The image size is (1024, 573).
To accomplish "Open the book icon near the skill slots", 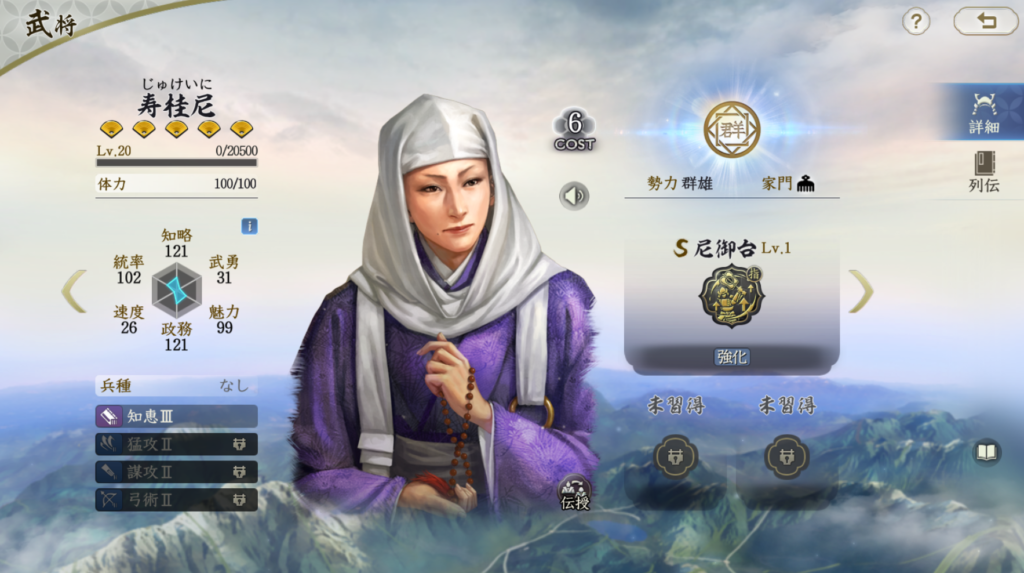I will (987, 453).
